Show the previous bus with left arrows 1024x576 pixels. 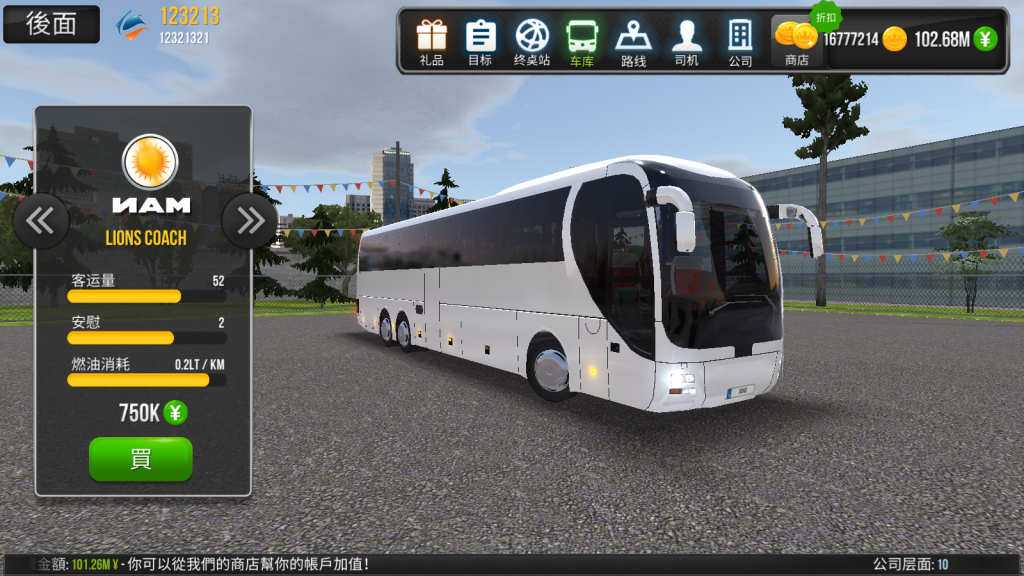pyautogui.click(x=41, y=220)
